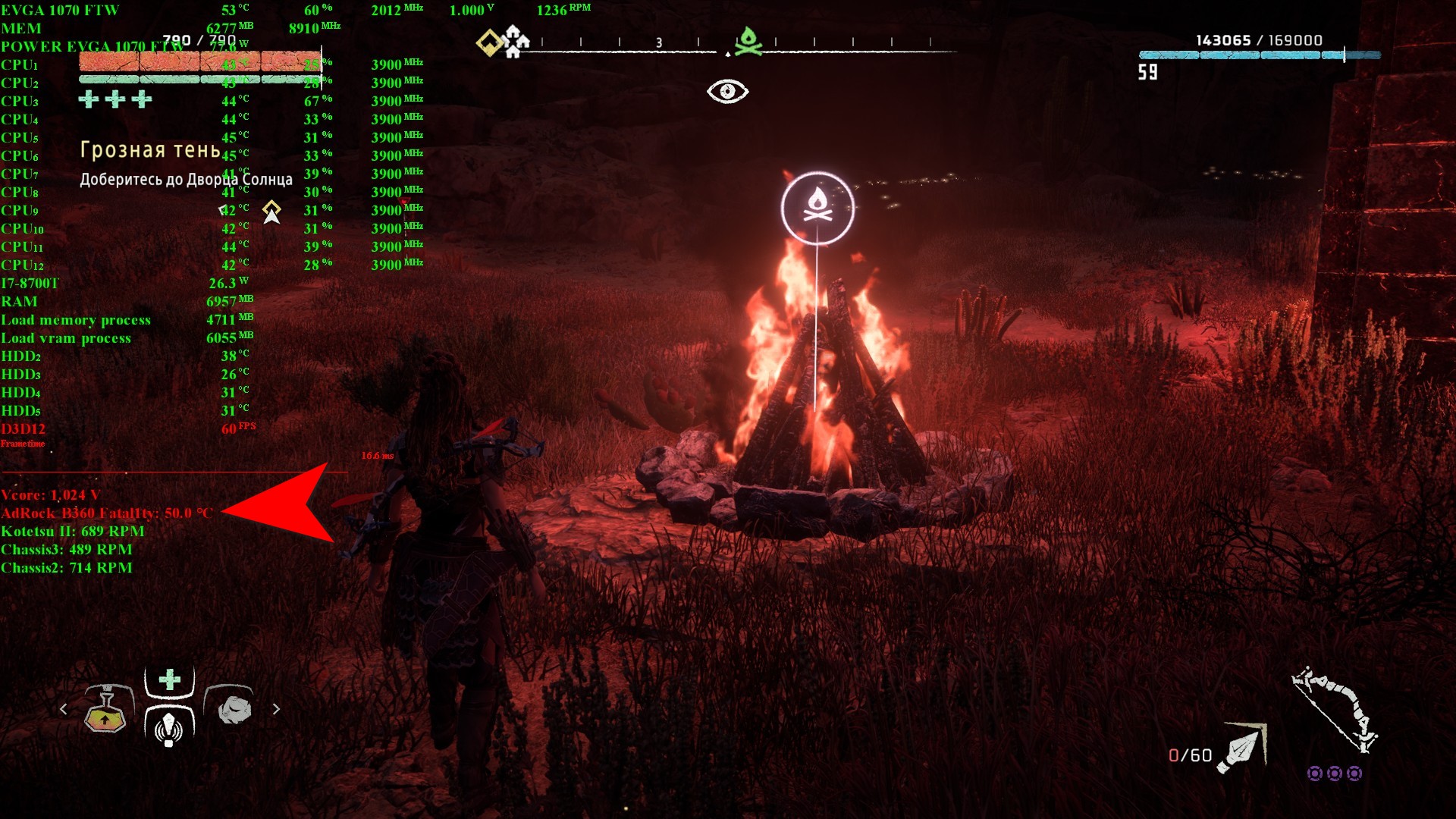
Task: Cycle quick items with the left arrow
Action: click(64, 709)
